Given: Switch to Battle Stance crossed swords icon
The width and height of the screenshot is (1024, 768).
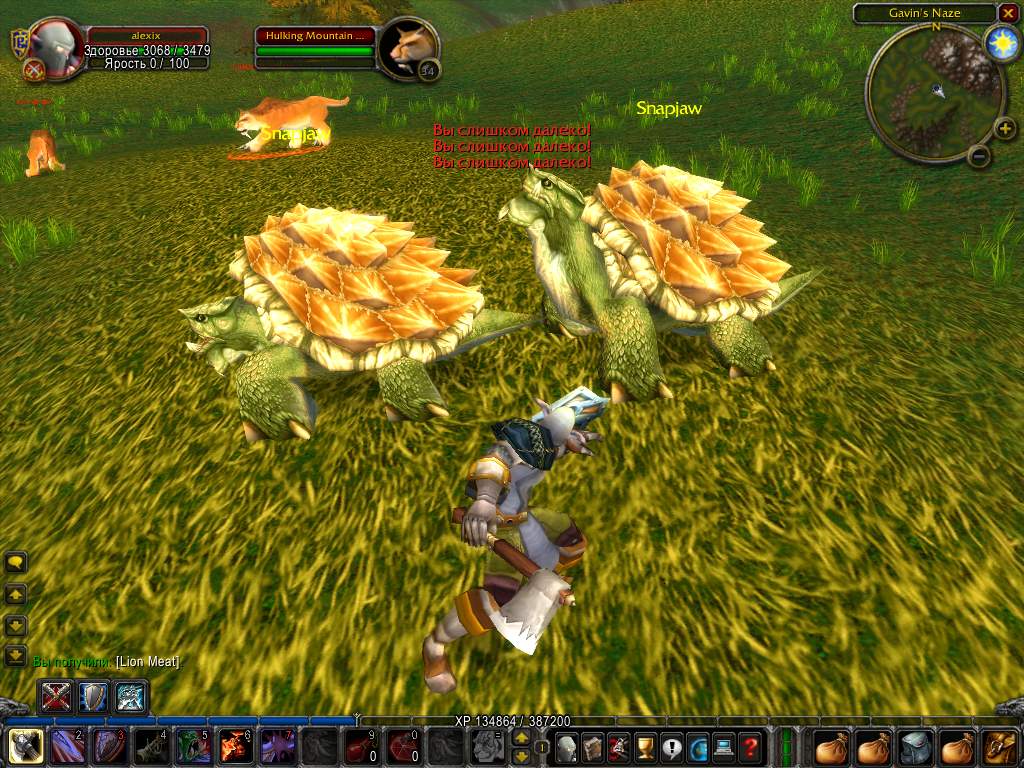Looking at the screenshot, I should click(56, 696).
